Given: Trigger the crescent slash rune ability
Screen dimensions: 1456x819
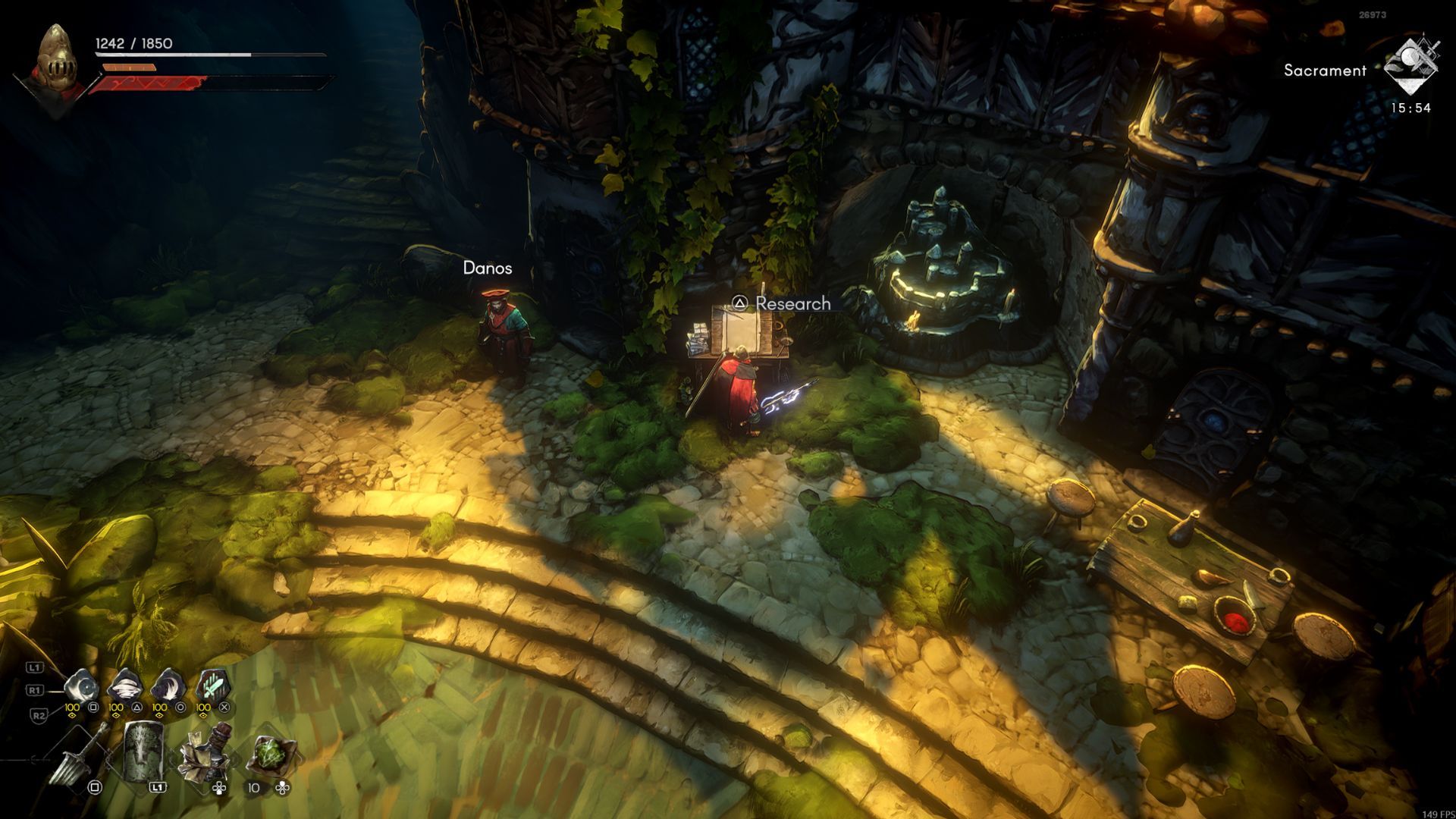Looking at the screenshot, I should tap(168, 688).
